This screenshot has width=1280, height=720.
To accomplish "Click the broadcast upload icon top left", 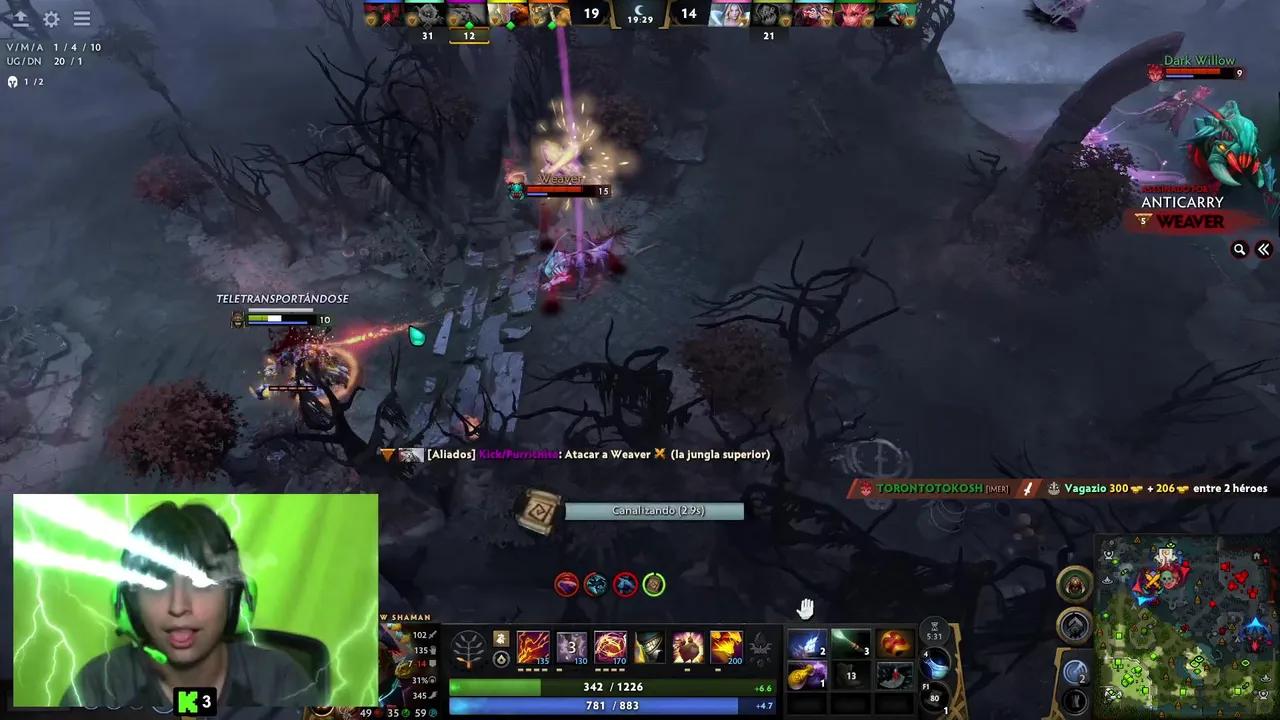I will [20, 19].
